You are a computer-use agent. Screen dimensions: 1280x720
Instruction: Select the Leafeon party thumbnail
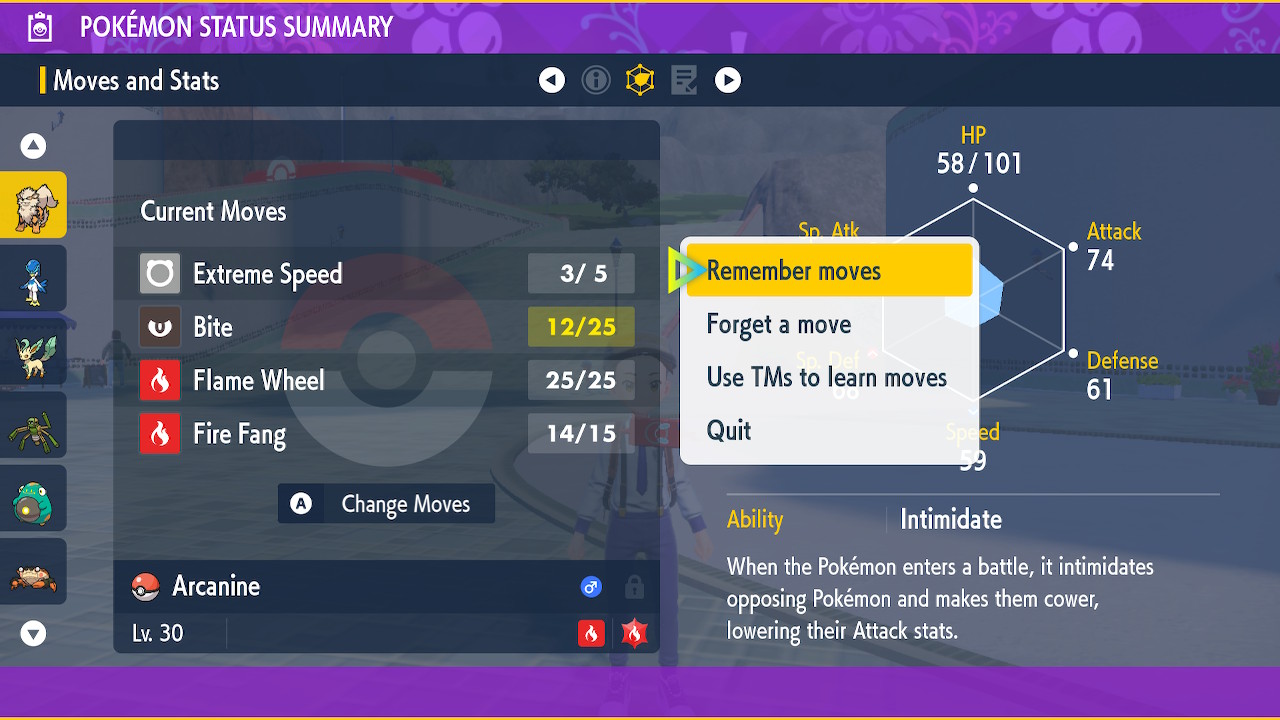33,351
